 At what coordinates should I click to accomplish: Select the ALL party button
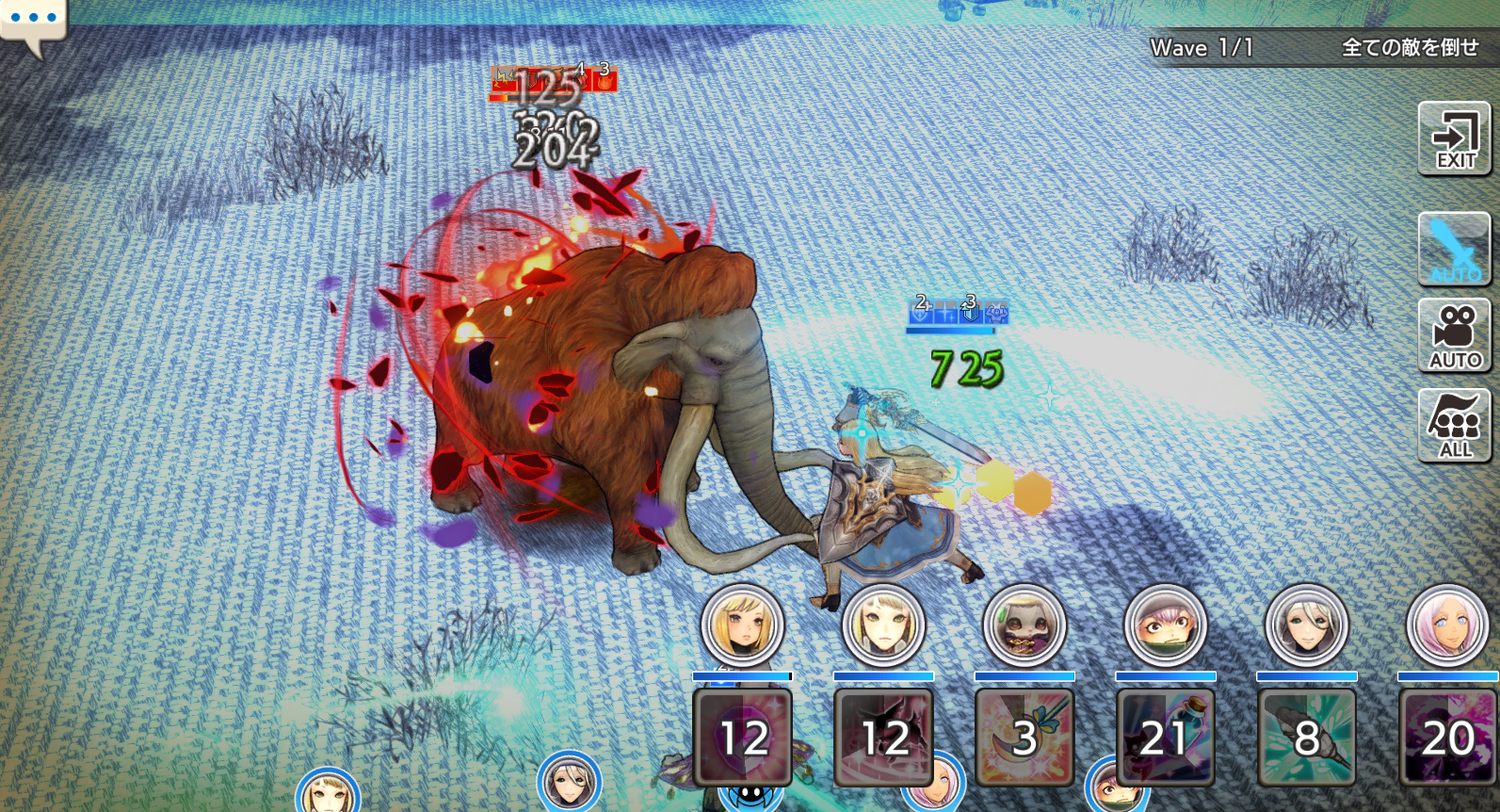click(1454, 425)
